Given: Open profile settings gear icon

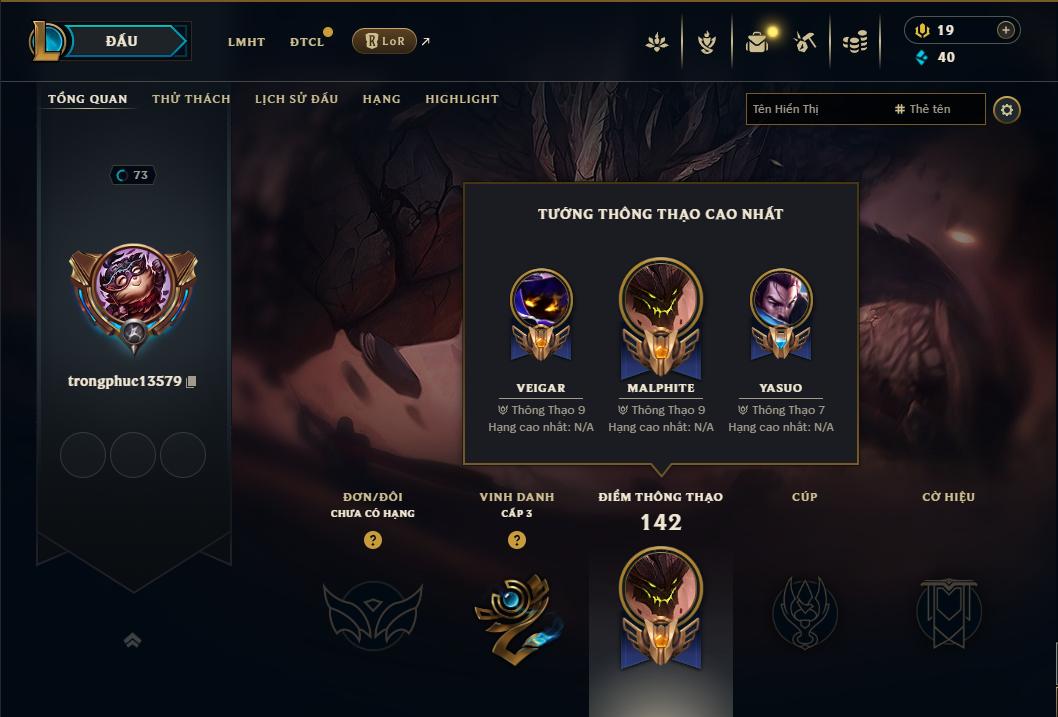Looking at the screenshot, I should click(x=1007, y=110).
